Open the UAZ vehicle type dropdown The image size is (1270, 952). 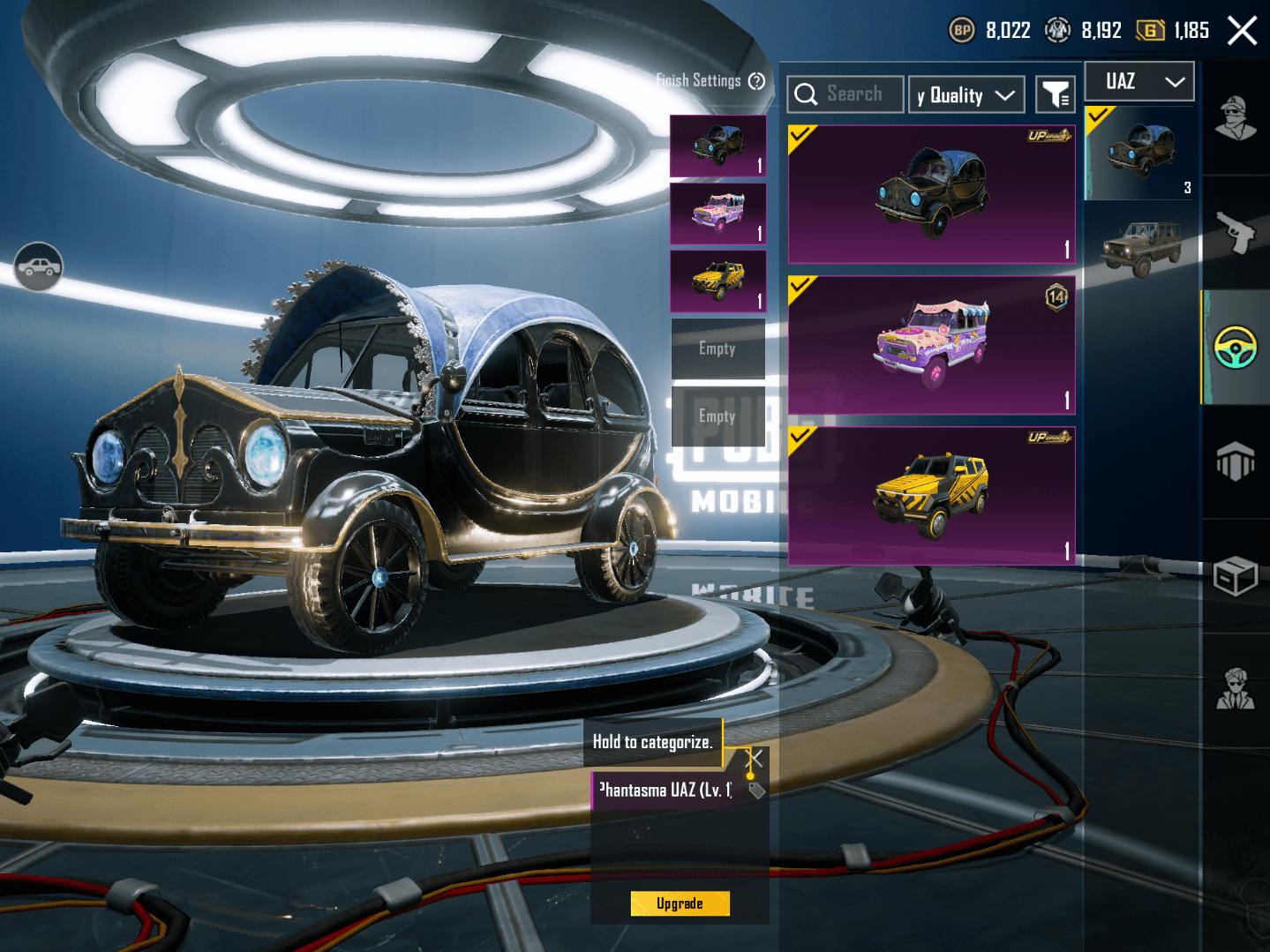1138,81
